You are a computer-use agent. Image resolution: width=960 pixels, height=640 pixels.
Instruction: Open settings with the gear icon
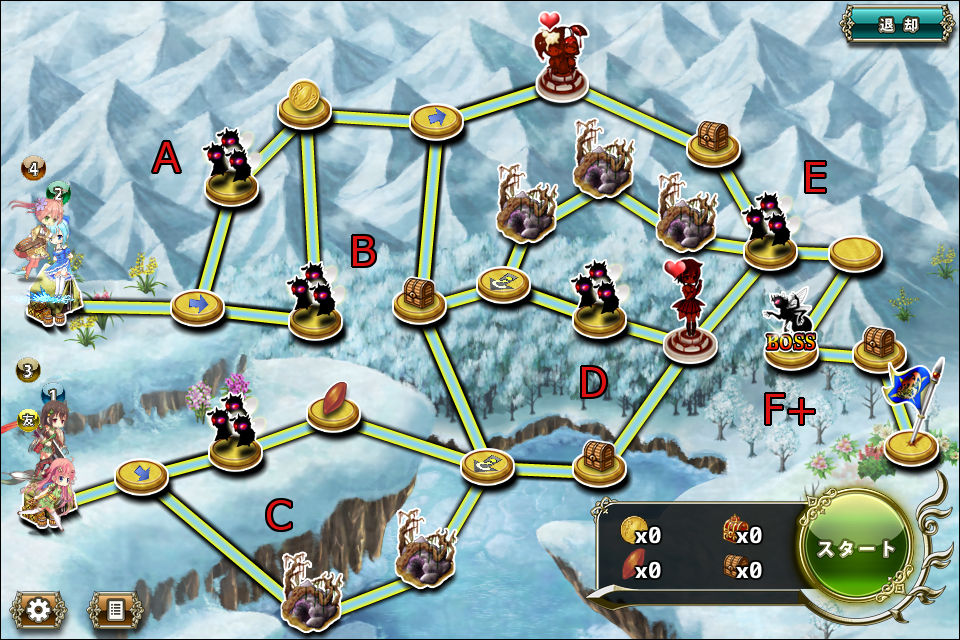pyautogui.click(x=39, y=609)
